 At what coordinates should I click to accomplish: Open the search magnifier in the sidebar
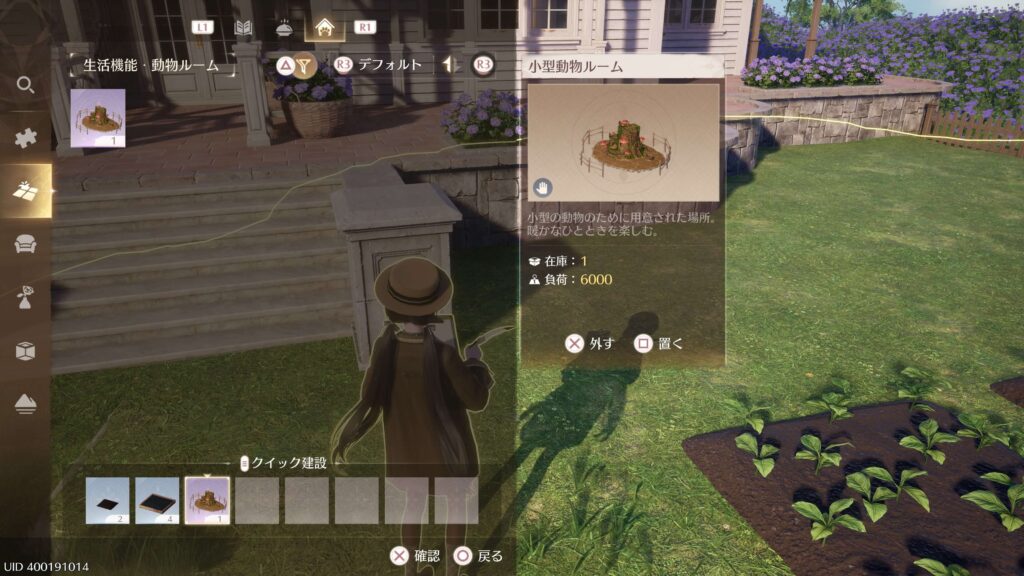coord(26,85)
